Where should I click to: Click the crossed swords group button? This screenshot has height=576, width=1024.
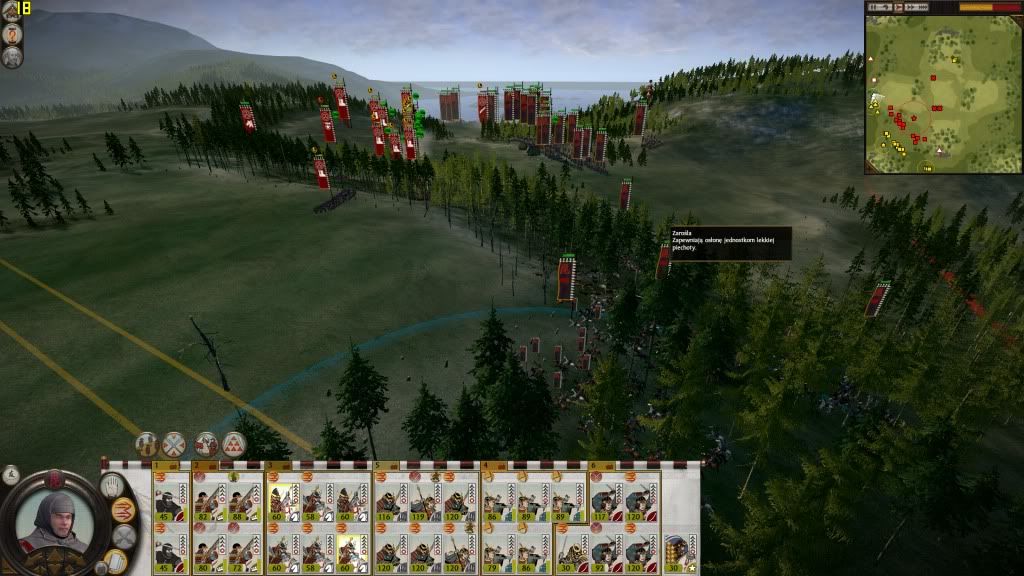coord(175,444)
